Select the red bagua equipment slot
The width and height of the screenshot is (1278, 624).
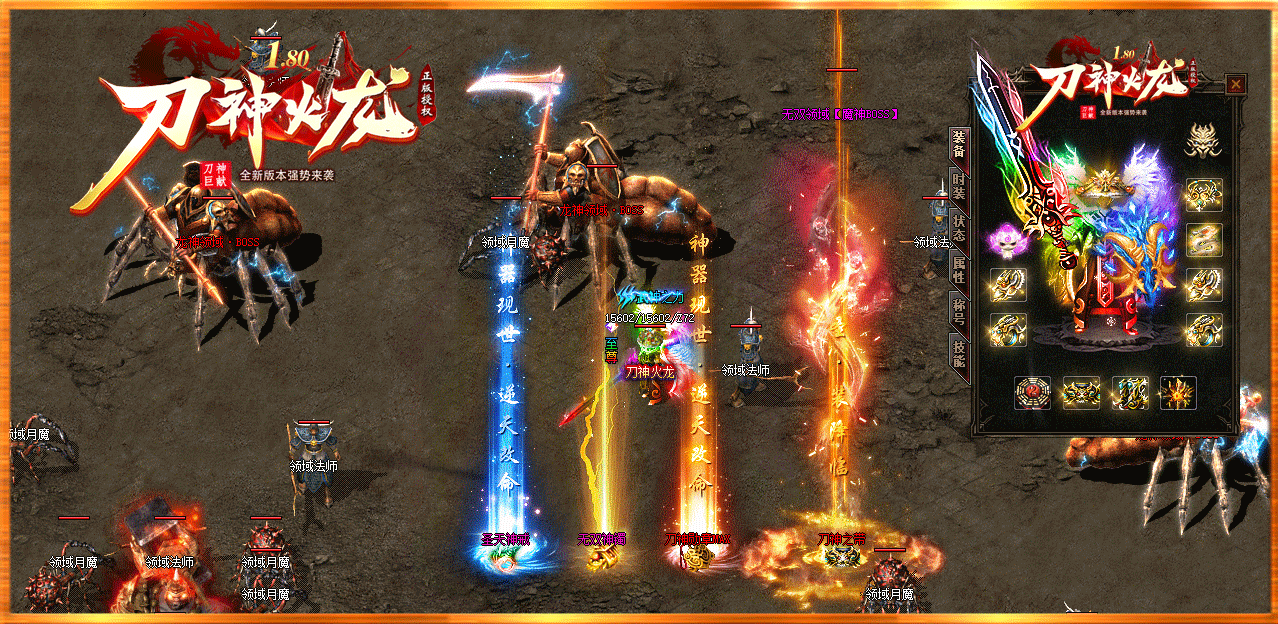tap(1033, 393)
